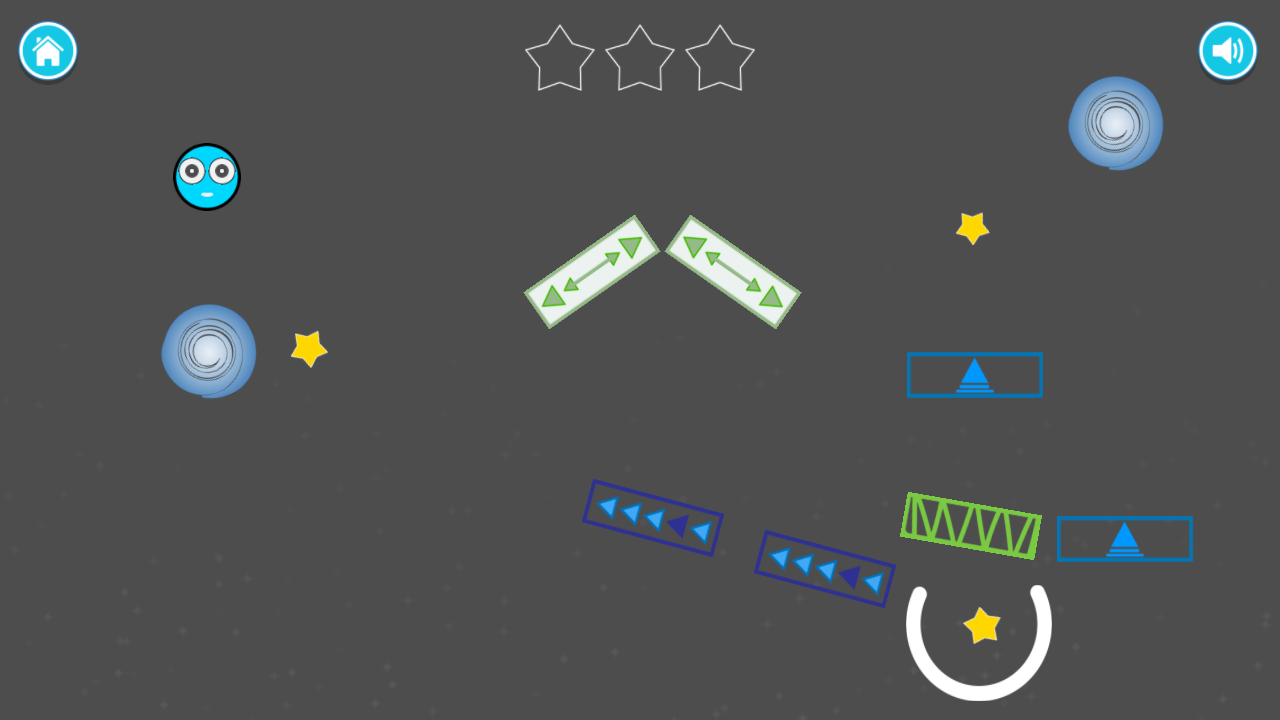The width and height of the screenshot is (1280, 720).
Task: Select the rightmost star outline at top
Action: coord(719,58)
